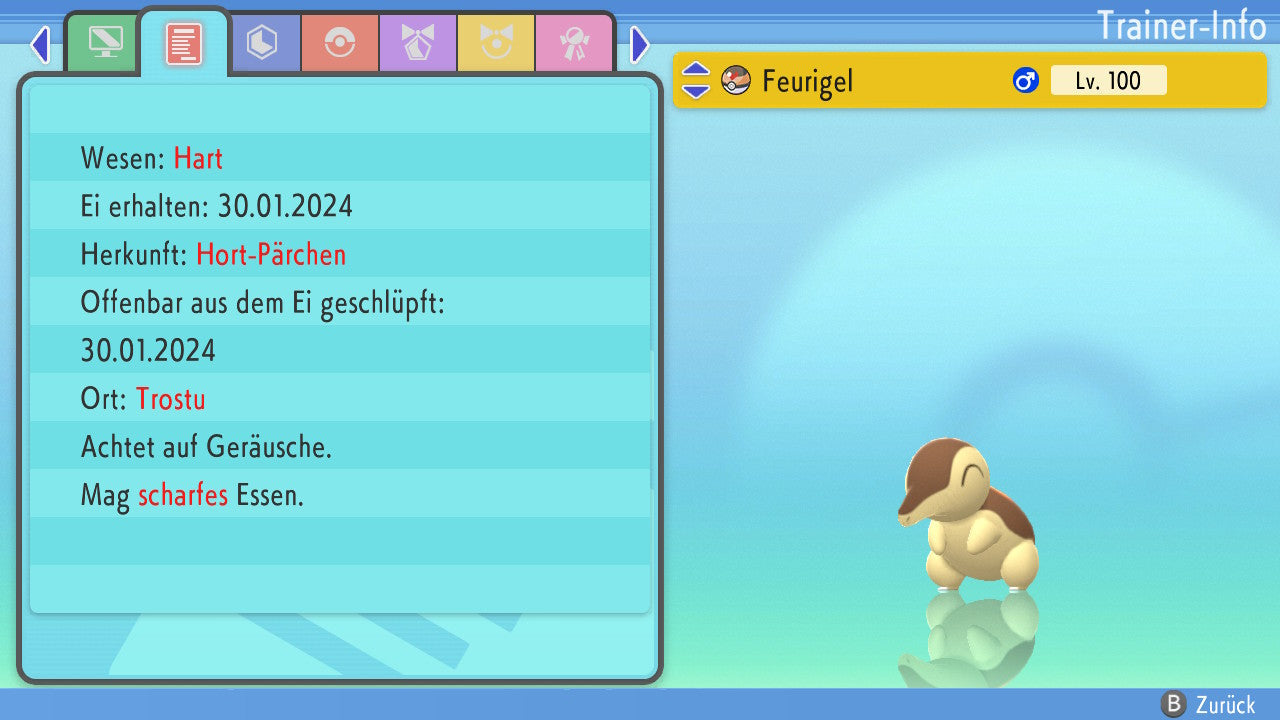Click the right arrow beside the tabs
Image resolution: width=1280 pixels, height=720 pixels.
[640, 44]
